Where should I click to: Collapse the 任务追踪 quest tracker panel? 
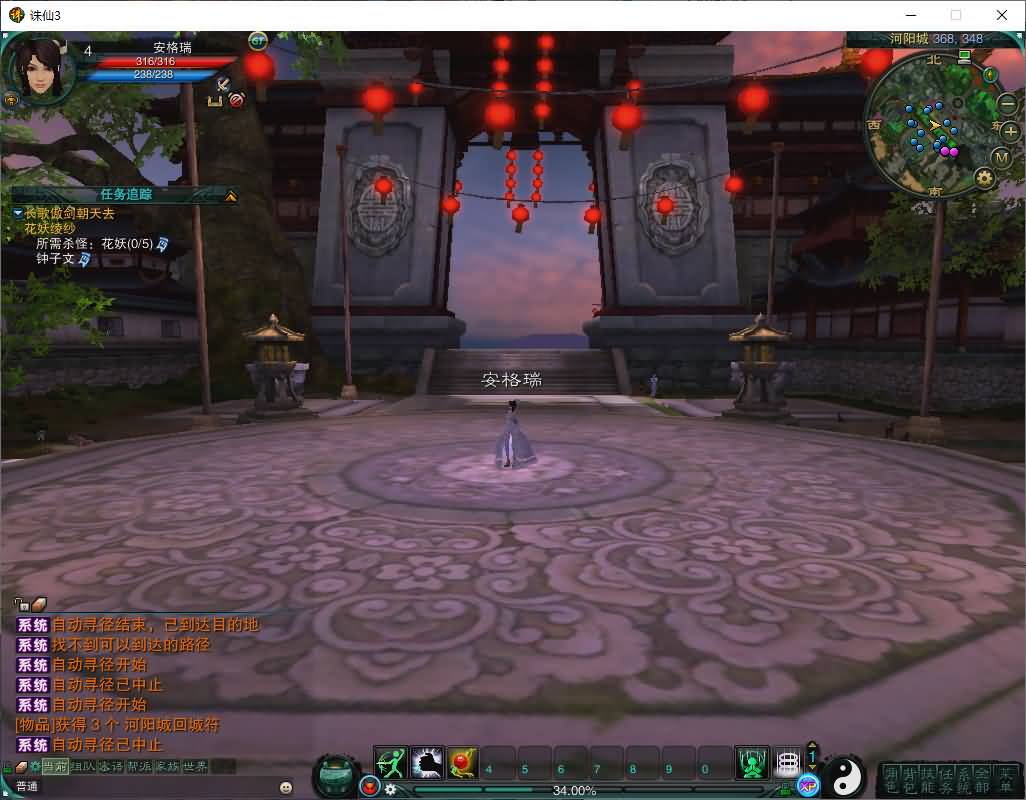231,196
